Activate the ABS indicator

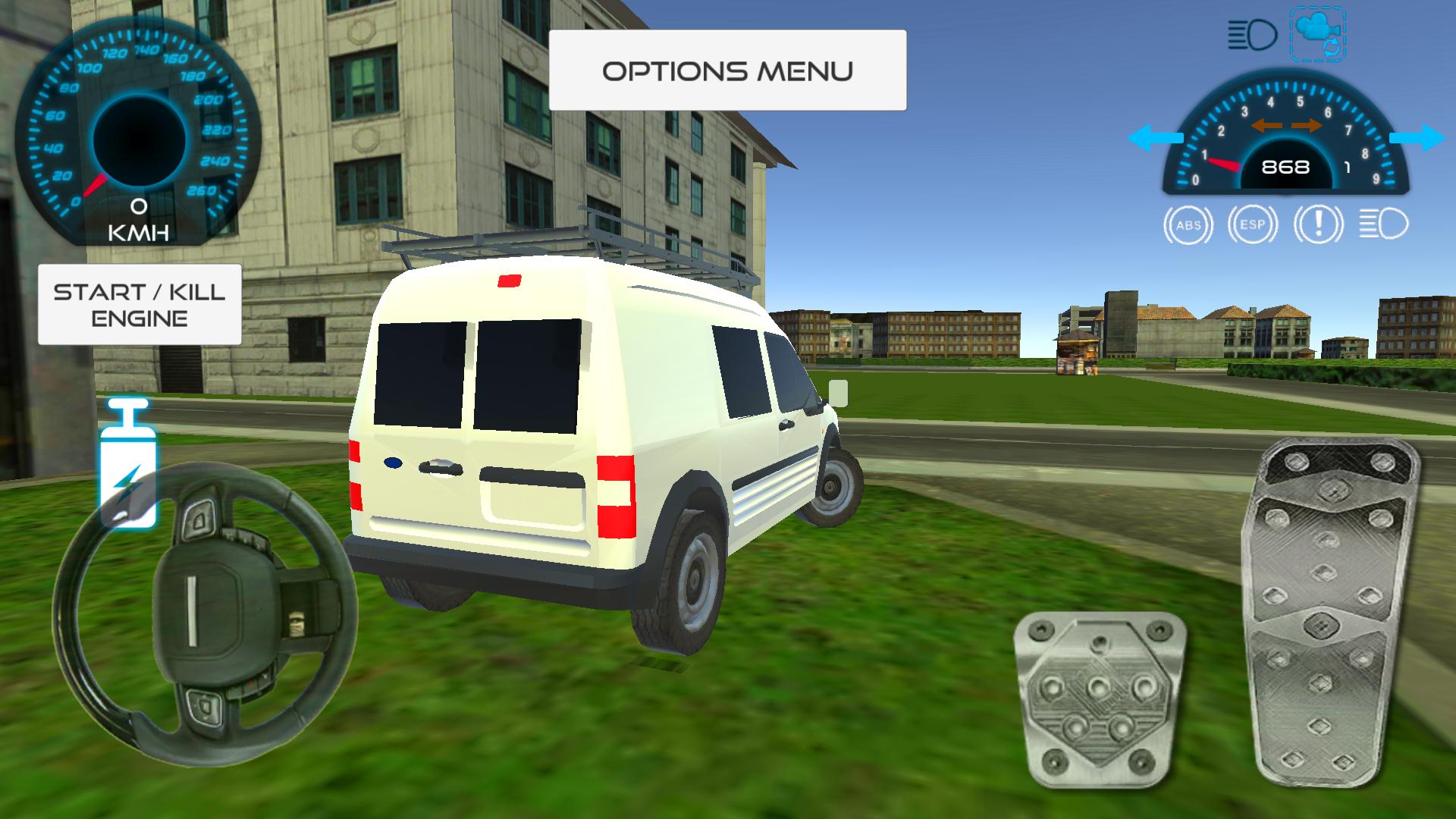click(1191, 224)
